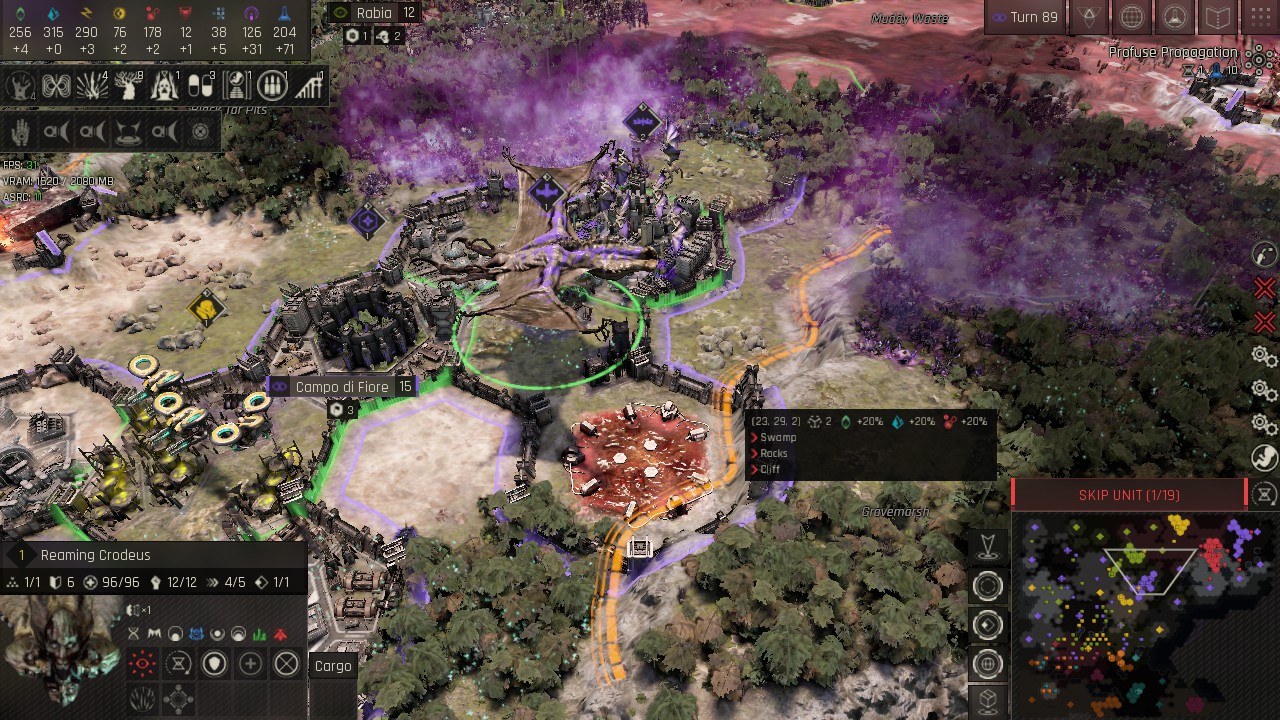Open the triangle quest icon
Image resolution: width=1280 pixels, height=720 pixels.
[x=1088, y=17]
